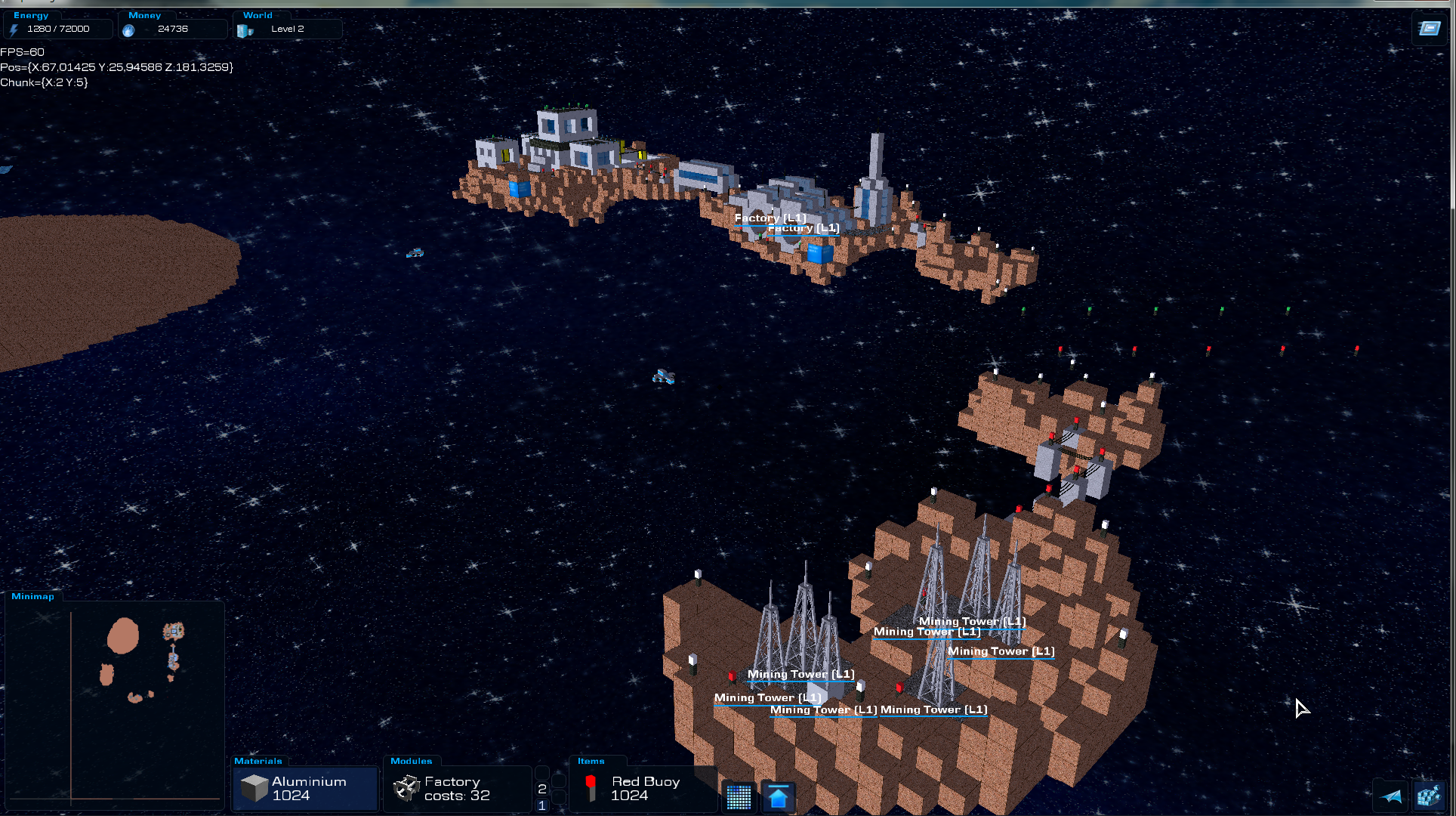Activate the paper plane ship mode
The height and width of the screenshot is (816, 1456).
click(x=1391, y=796)
